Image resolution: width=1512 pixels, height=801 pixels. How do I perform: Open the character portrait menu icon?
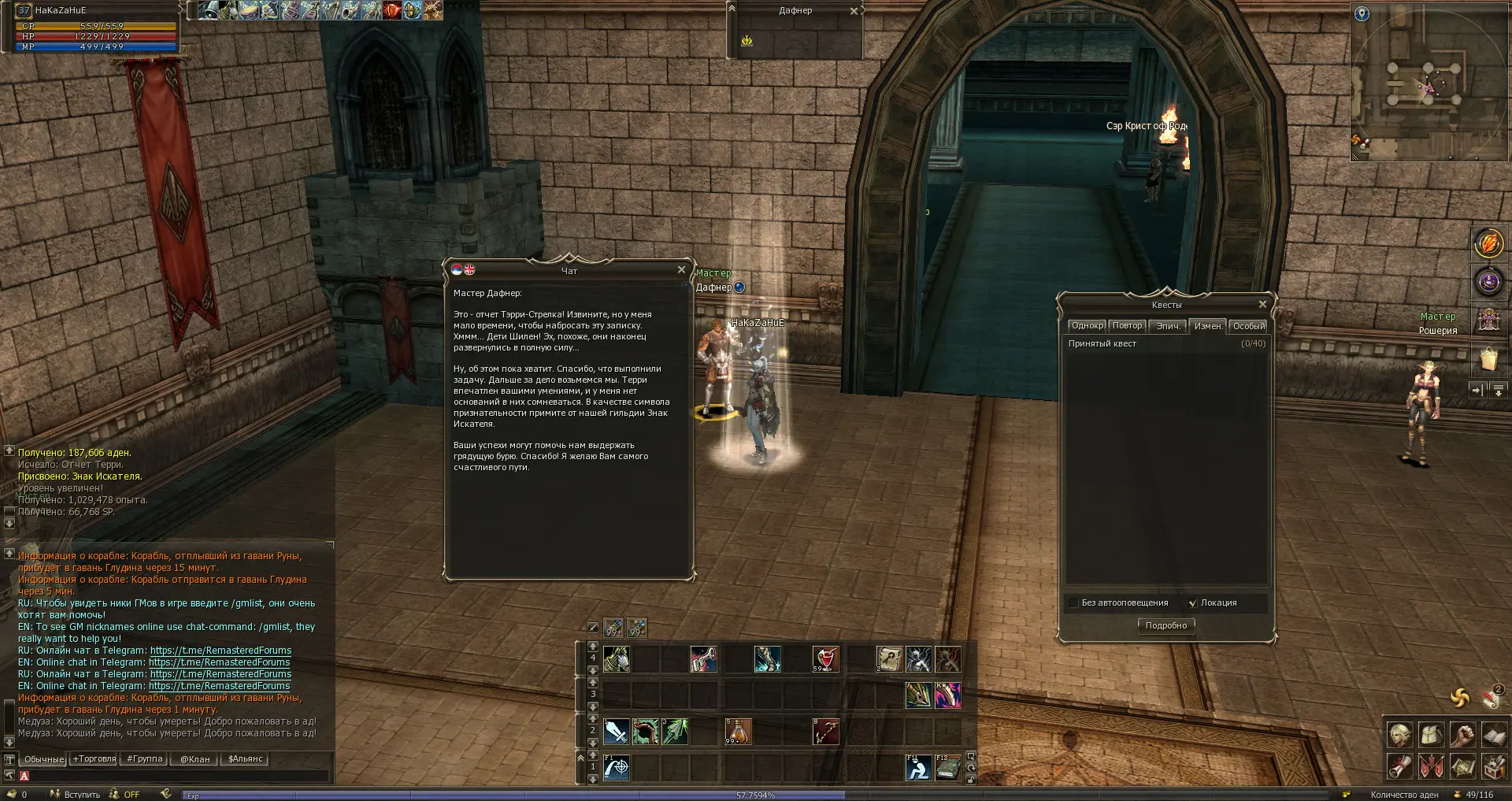coord(1399,735)
